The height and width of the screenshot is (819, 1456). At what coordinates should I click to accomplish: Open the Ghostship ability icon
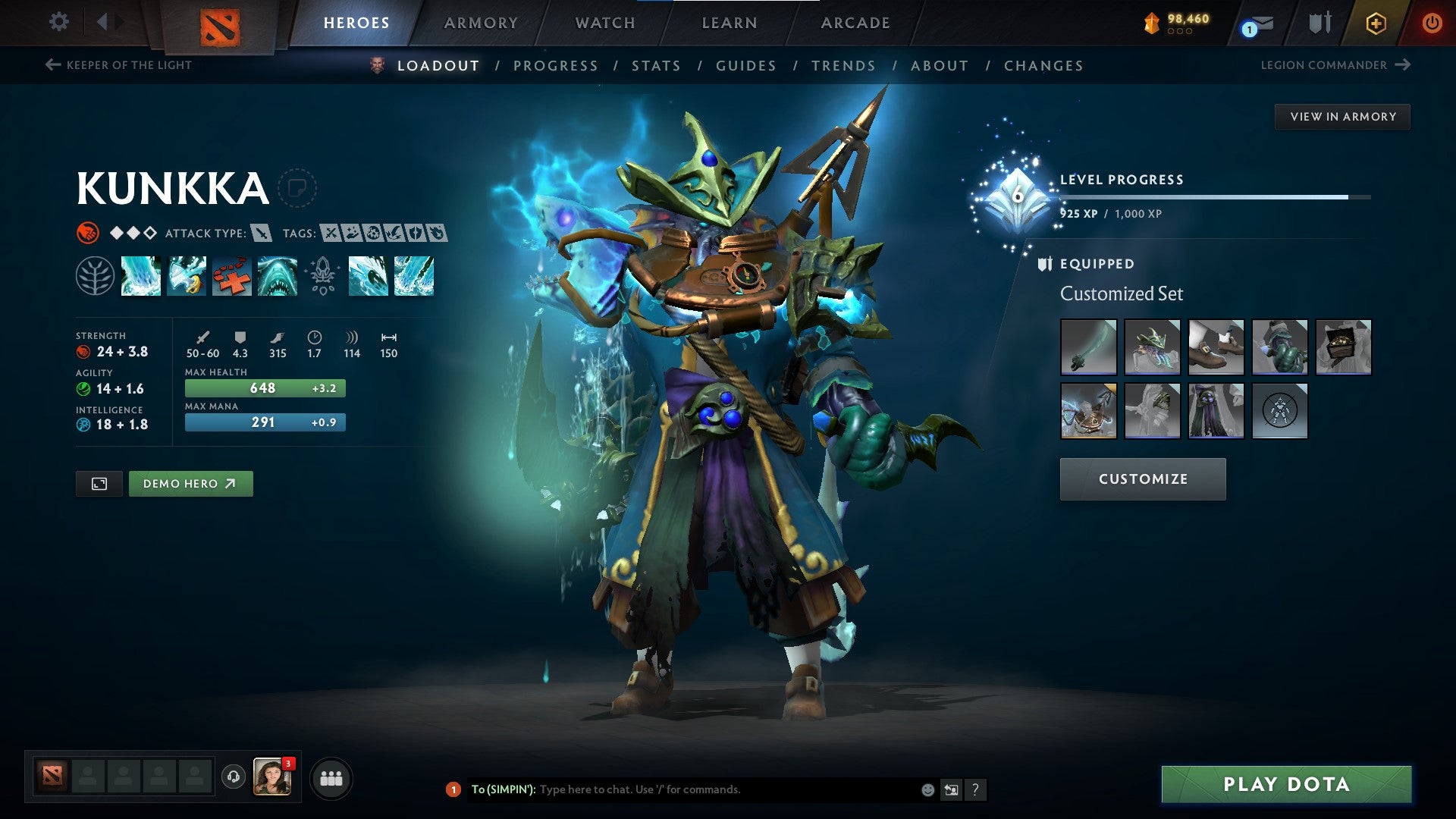pyautogui.click(x=277, y=277)
